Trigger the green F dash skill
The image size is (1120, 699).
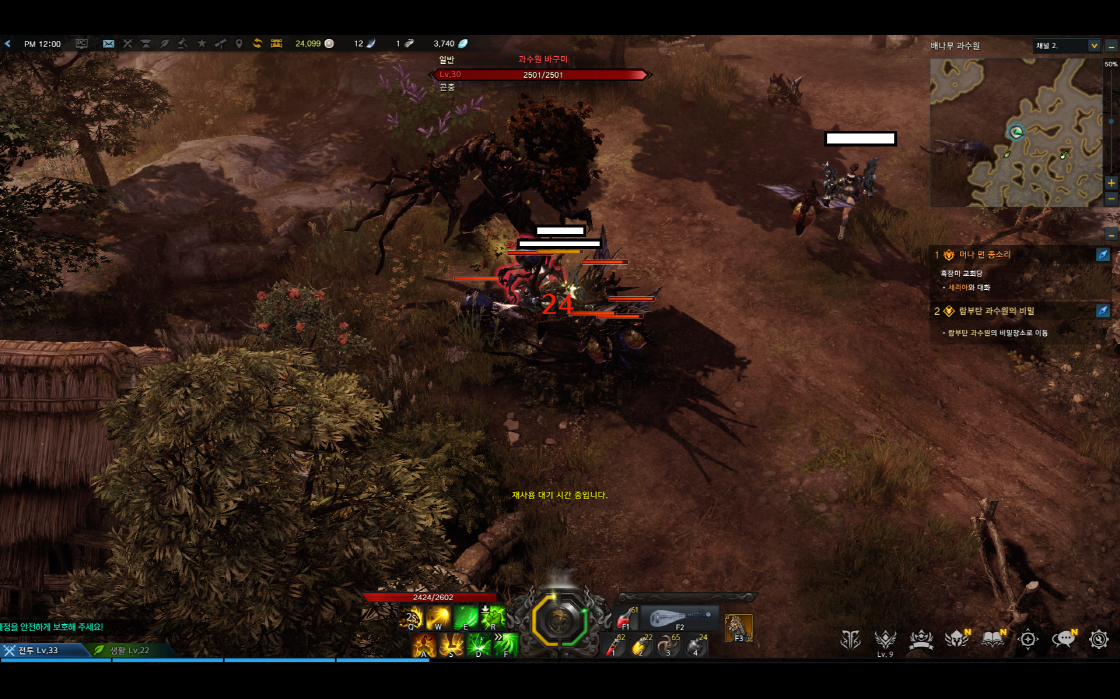(x=506, y=645)
